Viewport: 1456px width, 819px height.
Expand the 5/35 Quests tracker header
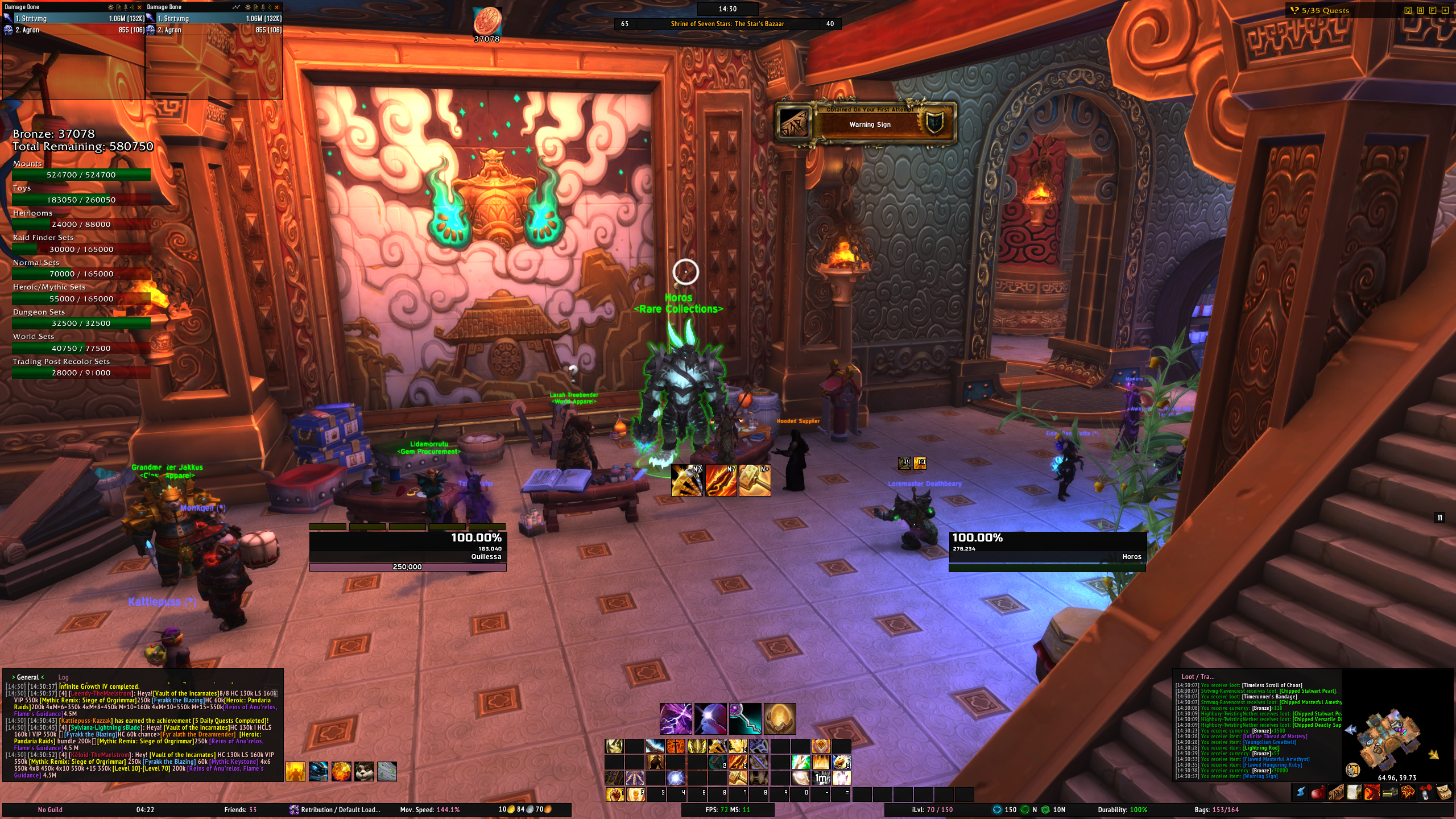tap(1325, 10)
